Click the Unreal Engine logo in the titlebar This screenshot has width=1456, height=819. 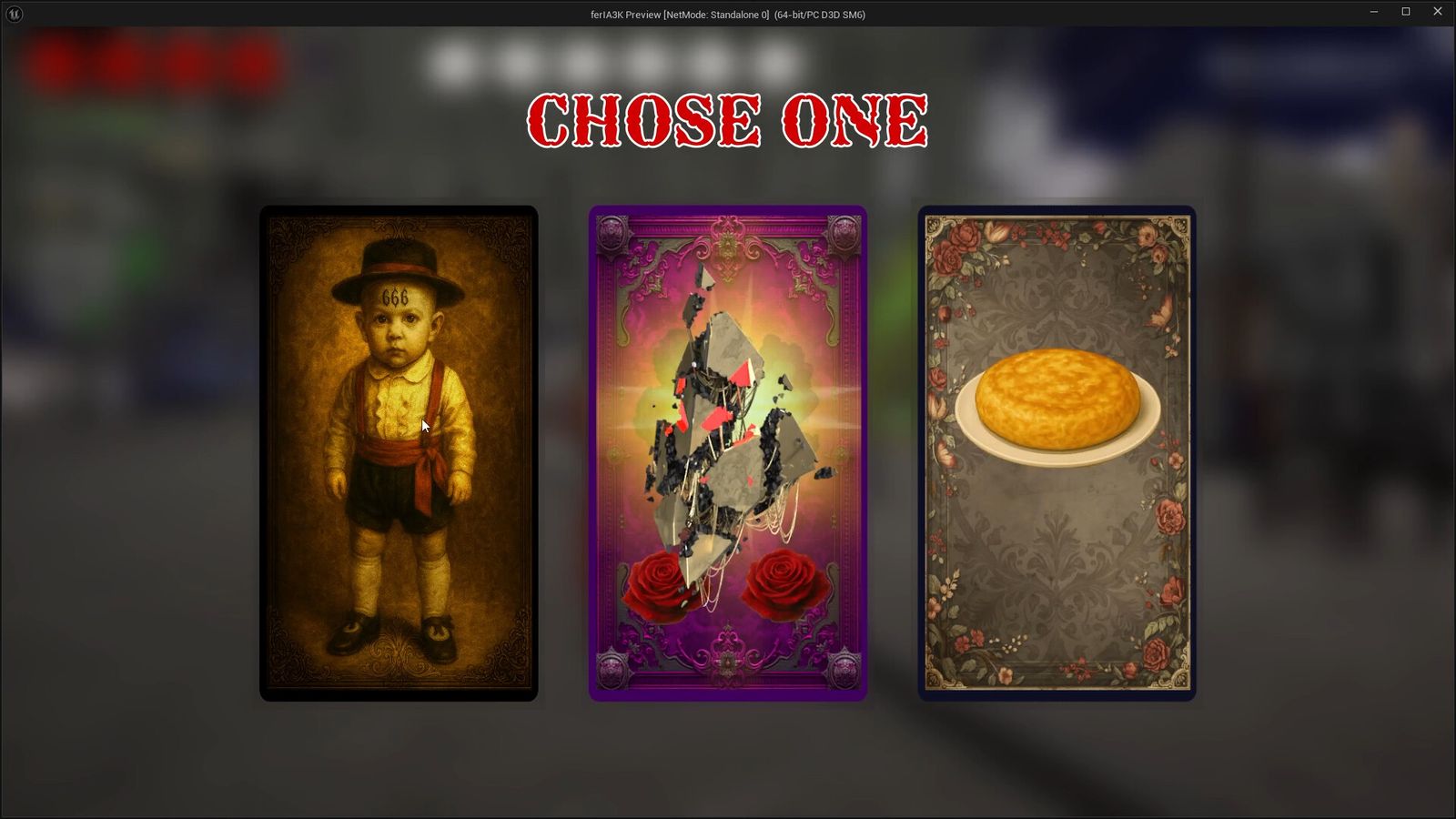(x=13, y=12)
